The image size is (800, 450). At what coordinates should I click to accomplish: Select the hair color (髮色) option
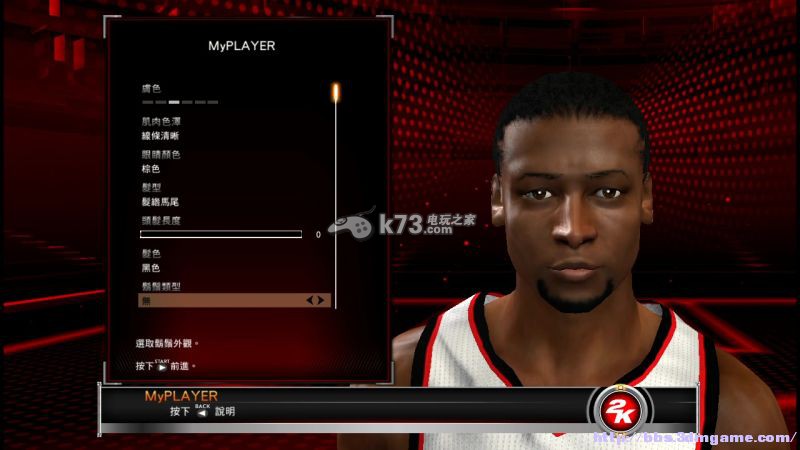(x=151, y=268)
